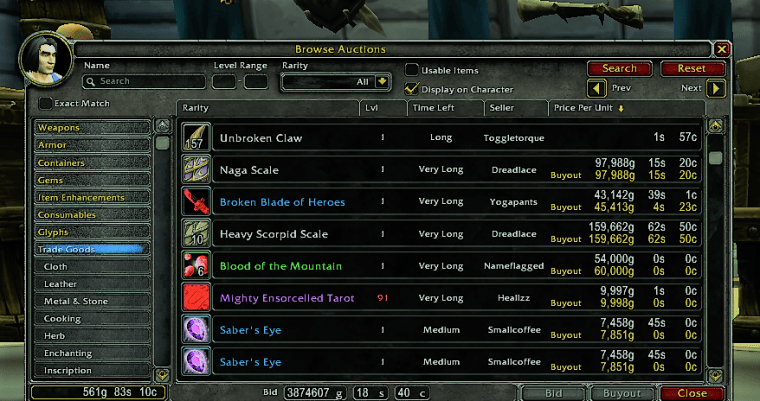Screen dimensions: 760x401
Task: Close the Browse Auctions window with X
Action: click(722, 48)
